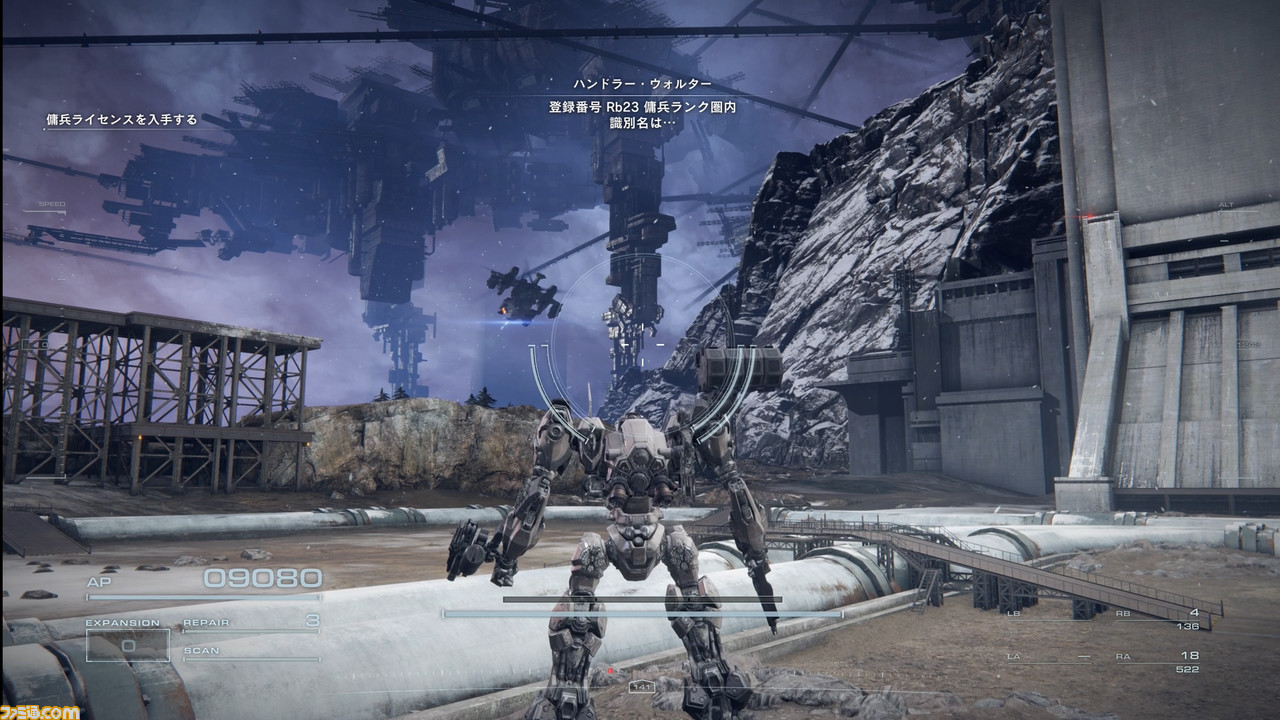
Task: Use the REPAIR kit indicator
Action: (x=250, y=623)
